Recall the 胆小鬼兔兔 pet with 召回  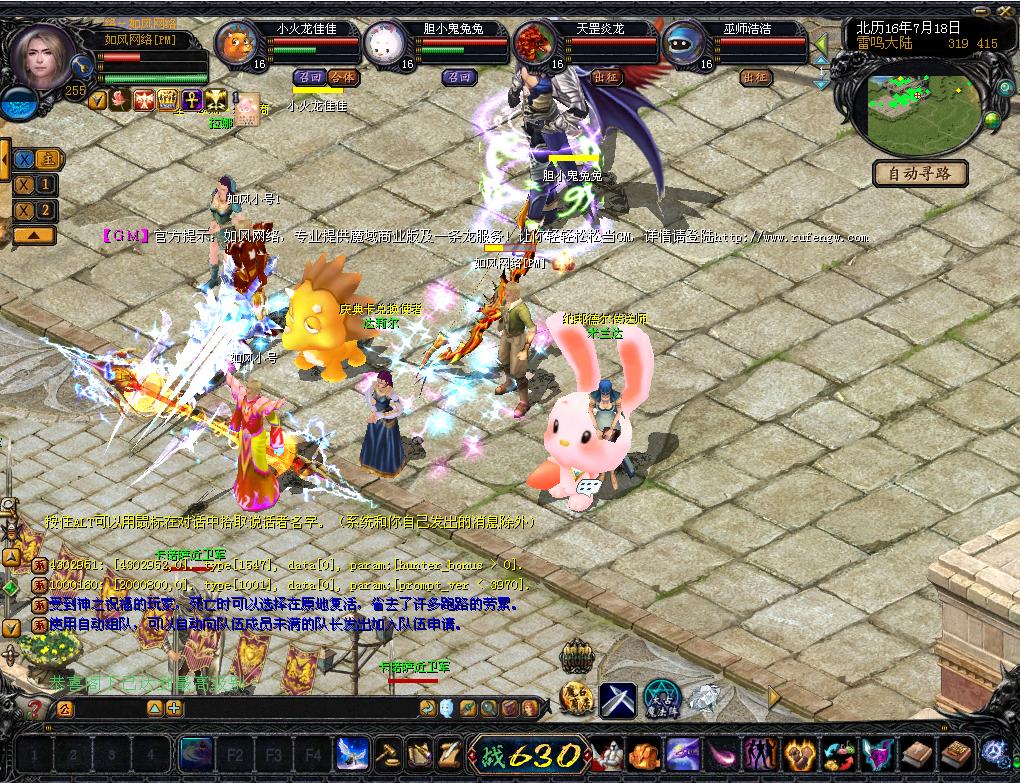tap(460, 77)
